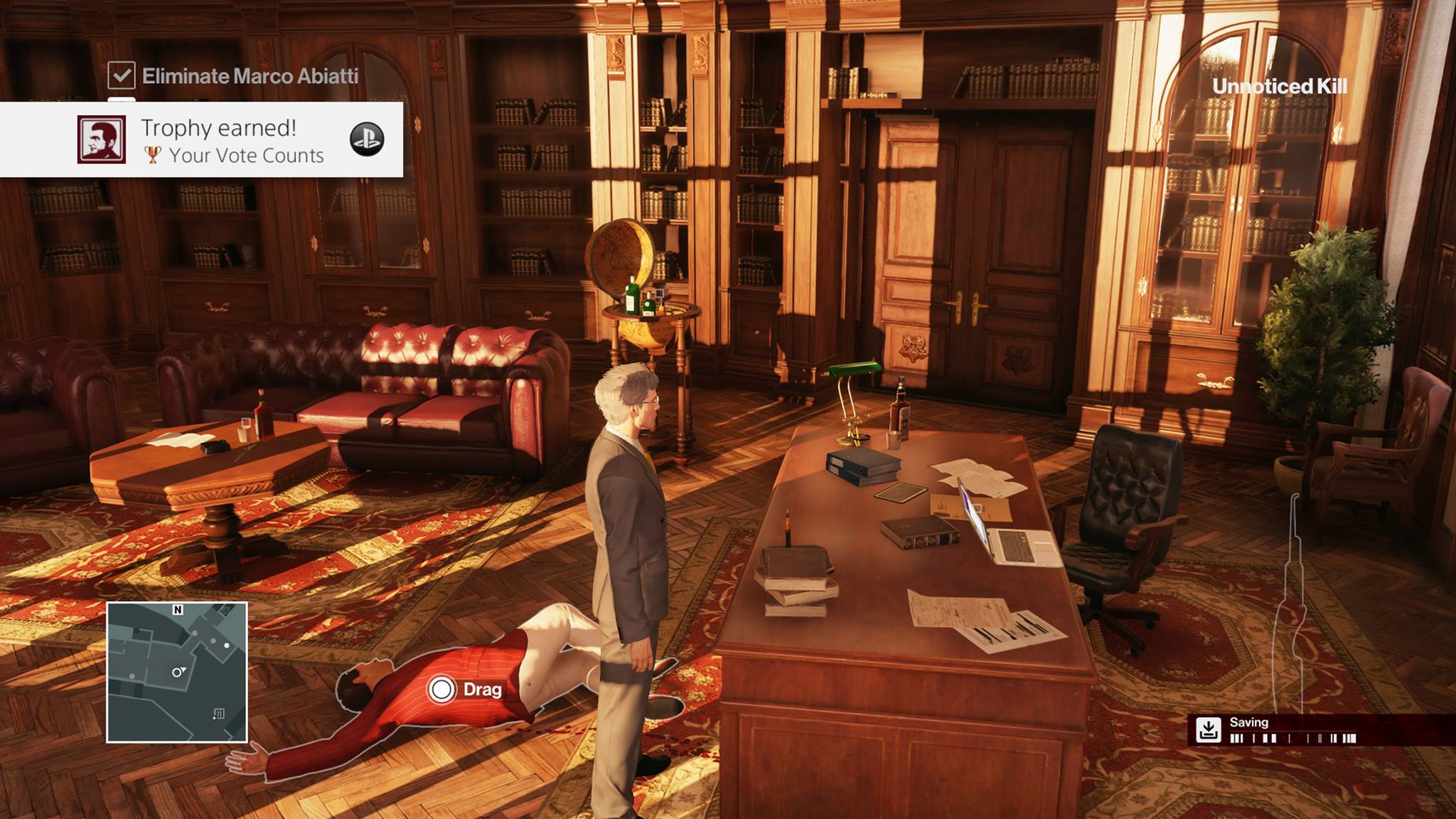Viewport: 1456px width, 819px height.
Task: Open the minimap
Action: click(177, 672)
